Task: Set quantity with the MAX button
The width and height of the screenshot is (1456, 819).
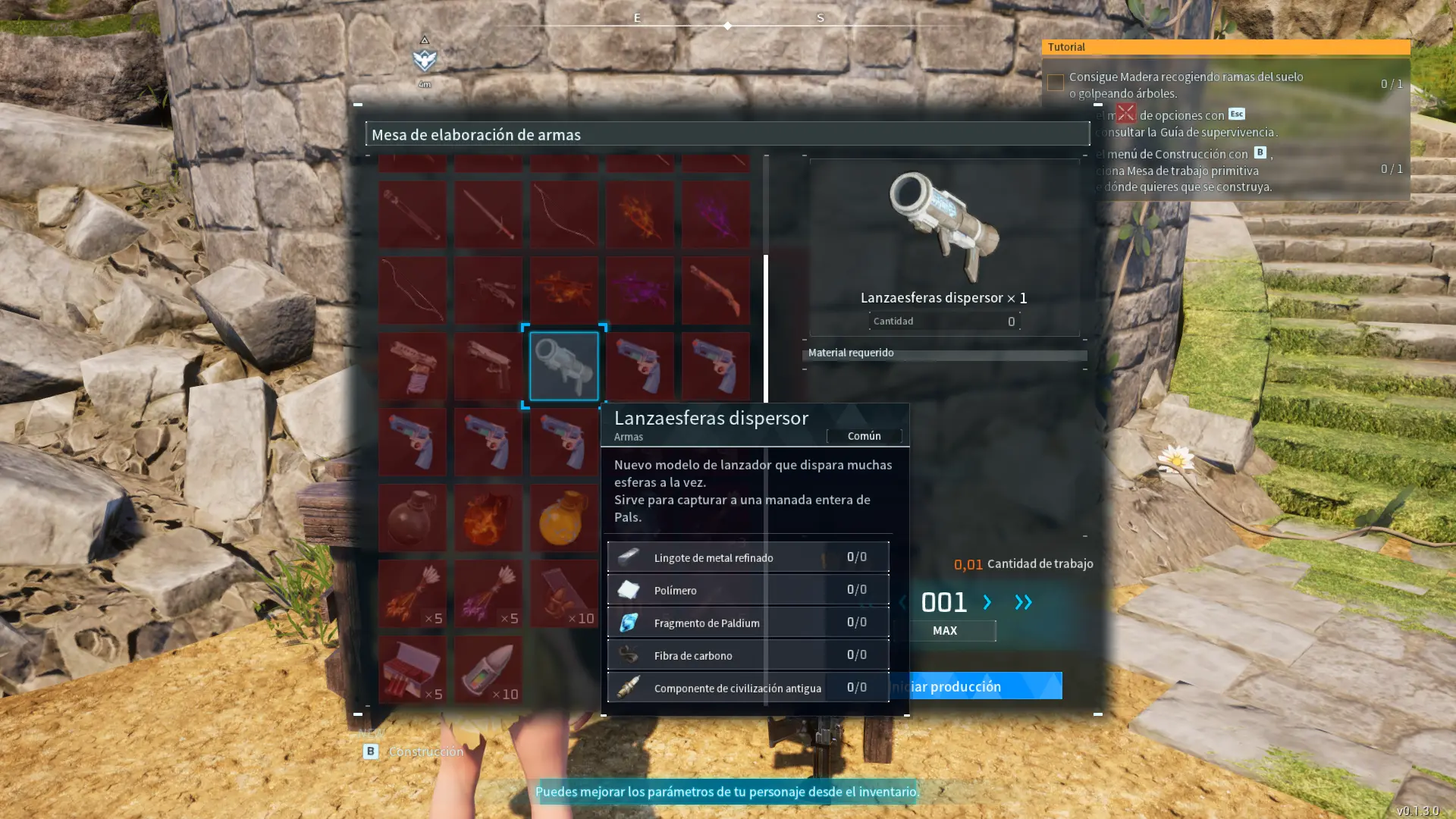Action: tap(945, 631)
